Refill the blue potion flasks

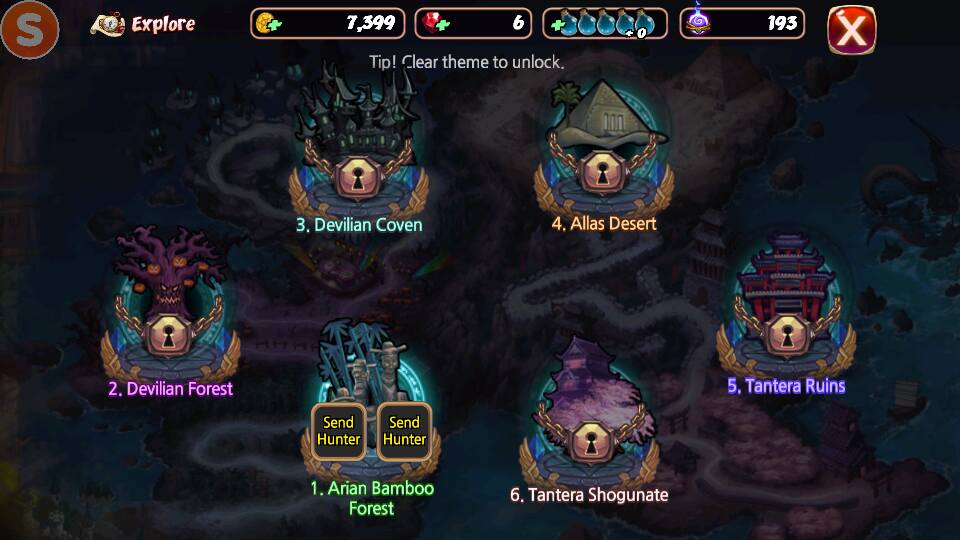[557, 24]
